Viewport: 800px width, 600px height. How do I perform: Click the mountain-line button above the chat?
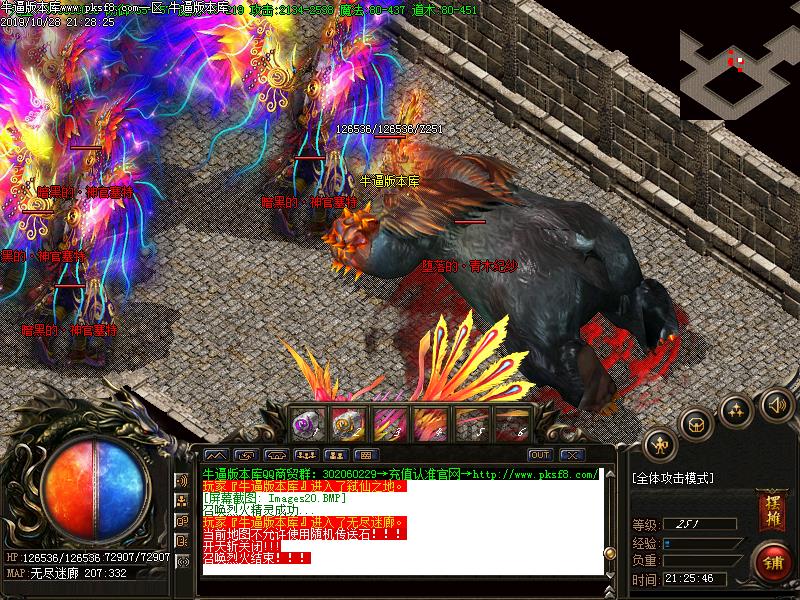pos(218,455)
